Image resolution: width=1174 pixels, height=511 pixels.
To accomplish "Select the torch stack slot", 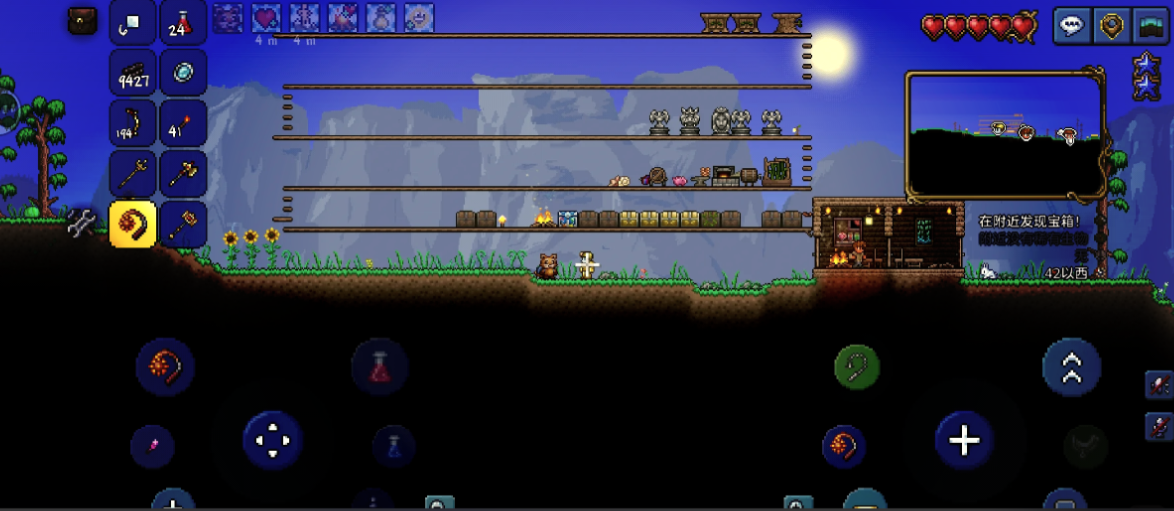I will (182, 122).
